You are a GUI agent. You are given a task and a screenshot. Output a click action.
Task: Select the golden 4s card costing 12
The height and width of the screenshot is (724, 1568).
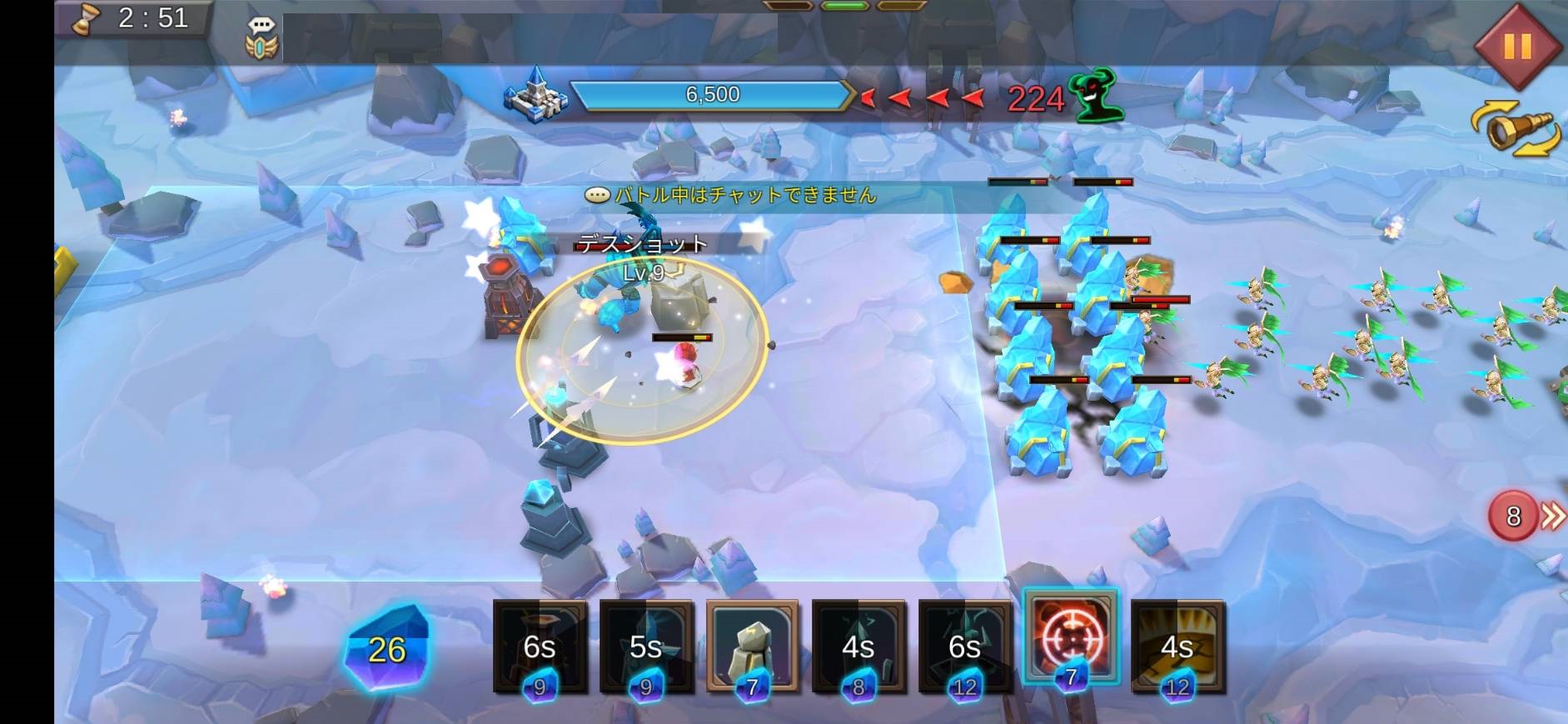tap(1177, 647)
